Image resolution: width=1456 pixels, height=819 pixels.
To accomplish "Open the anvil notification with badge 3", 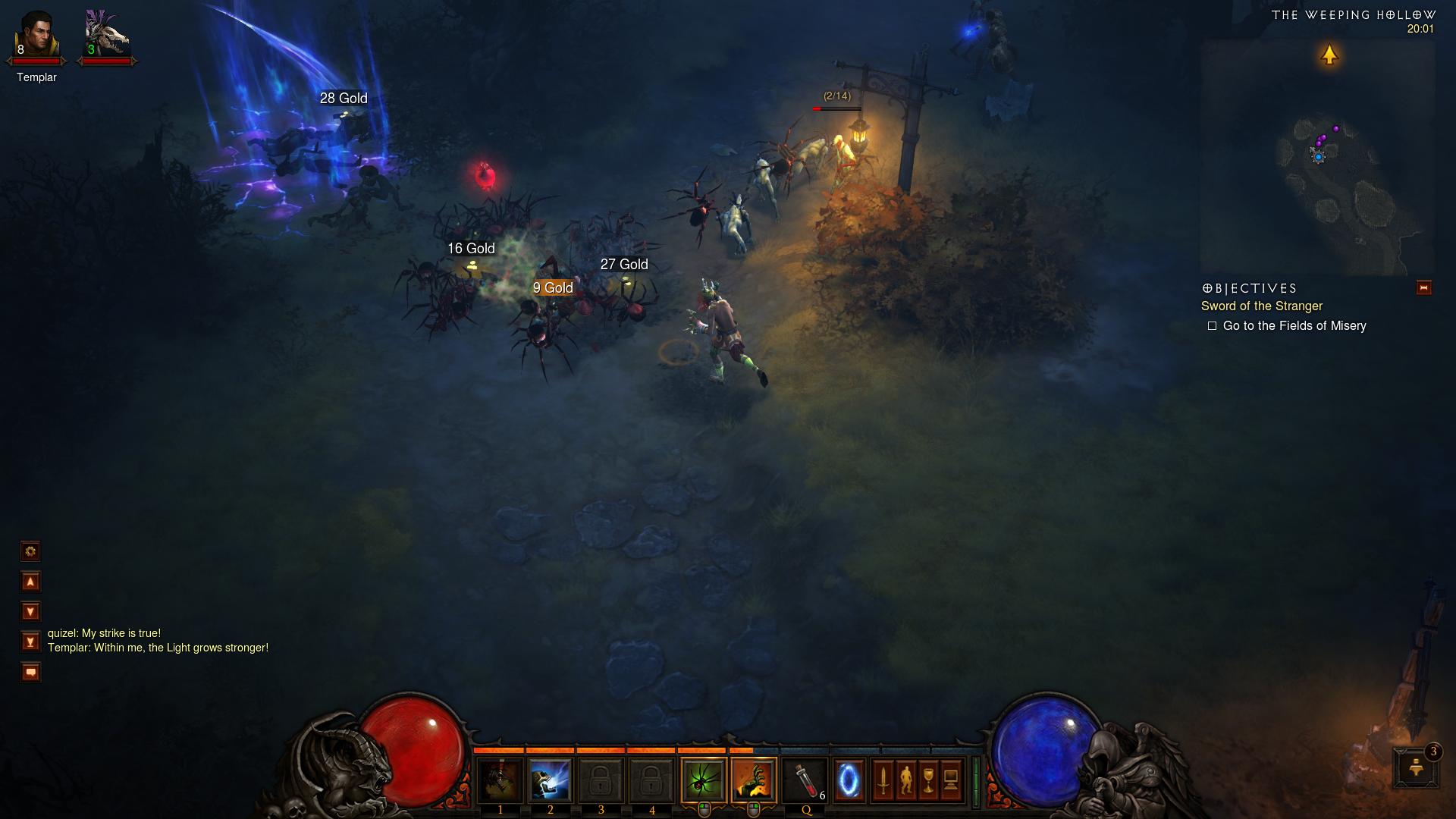I will (x=1415, y=767).
